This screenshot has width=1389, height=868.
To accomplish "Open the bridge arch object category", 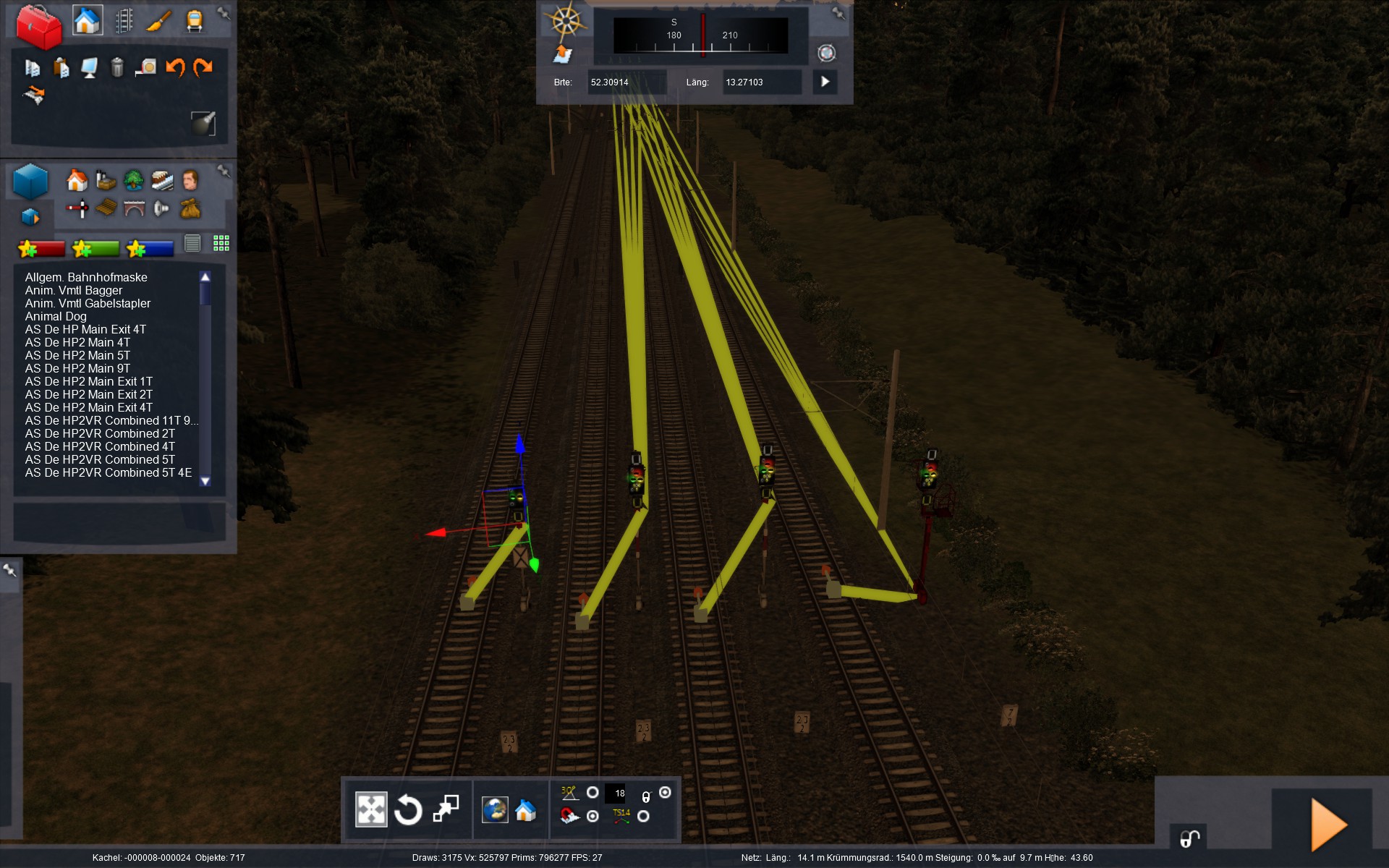I will tap(135, 209).
